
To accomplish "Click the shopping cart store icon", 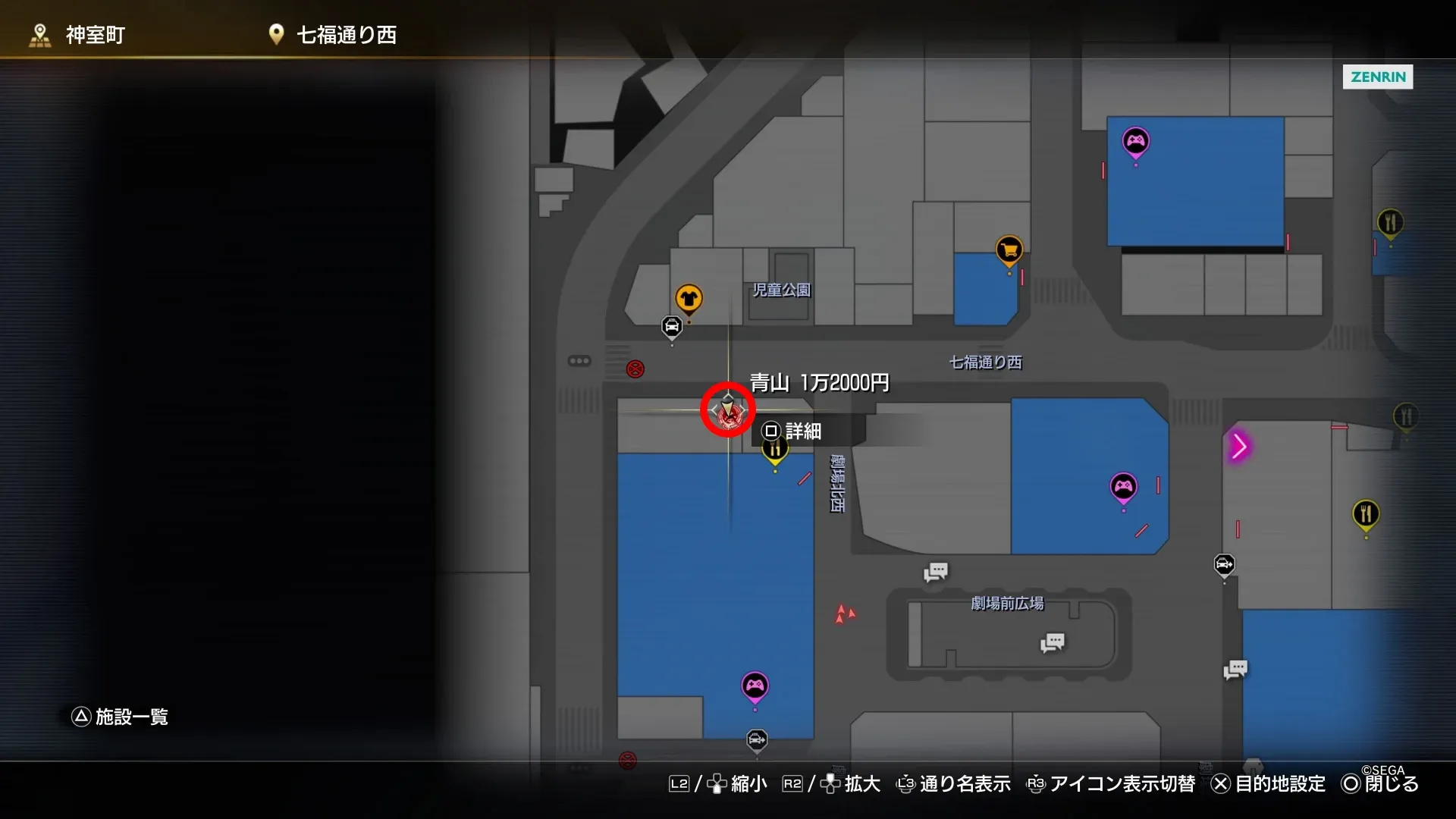I will coord(1009,249).
